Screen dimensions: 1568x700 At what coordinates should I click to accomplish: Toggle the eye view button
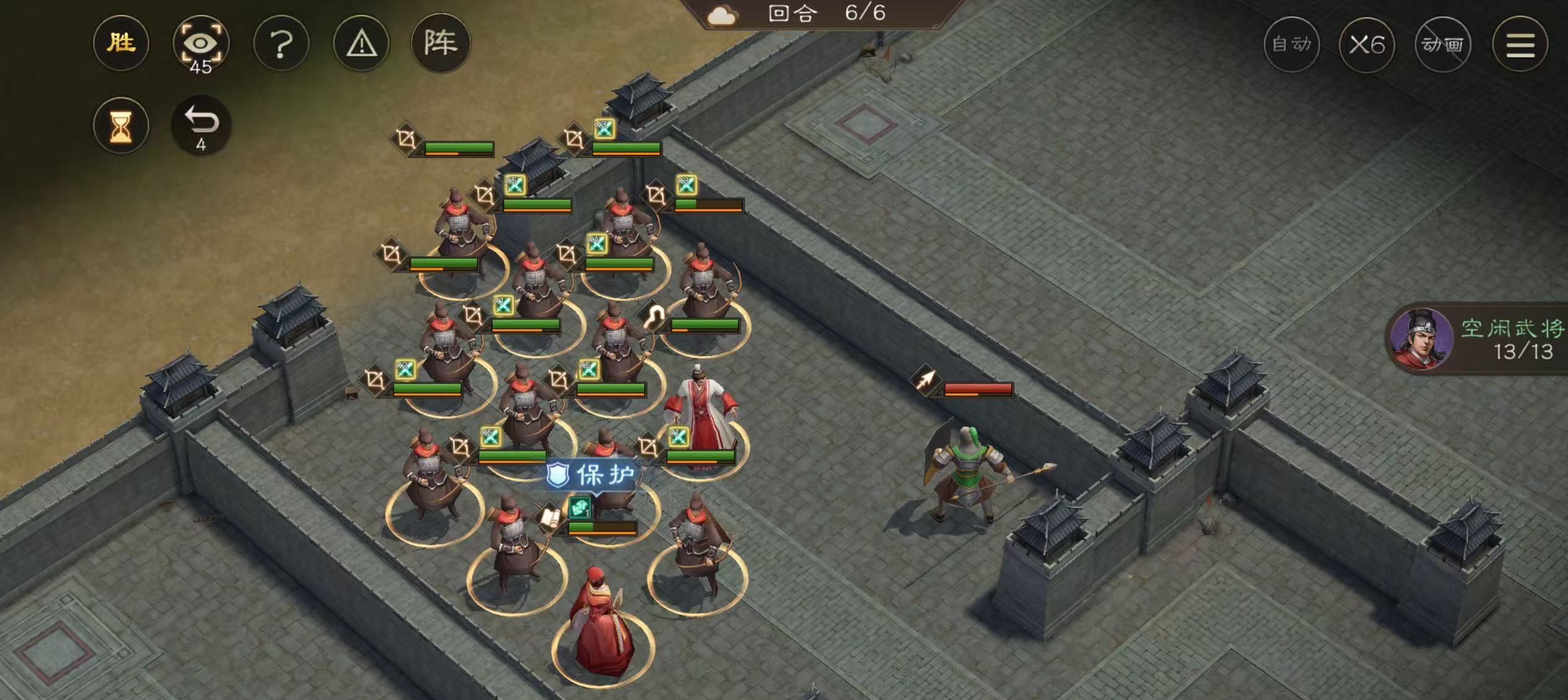(x=201, y=44)
